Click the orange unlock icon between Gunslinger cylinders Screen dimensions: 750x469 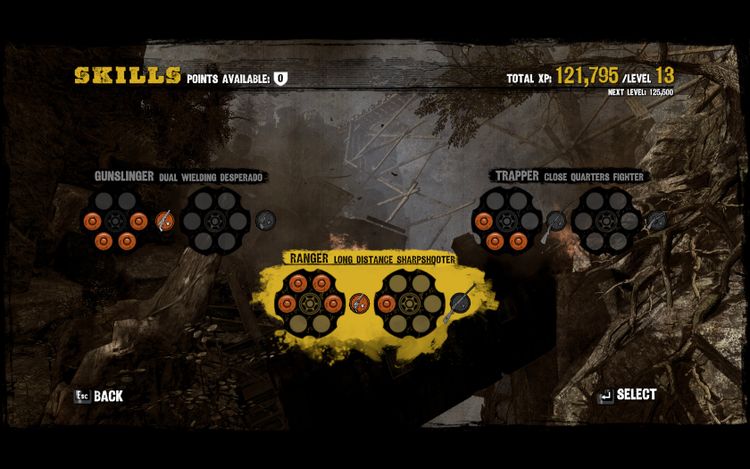[165, 219]
